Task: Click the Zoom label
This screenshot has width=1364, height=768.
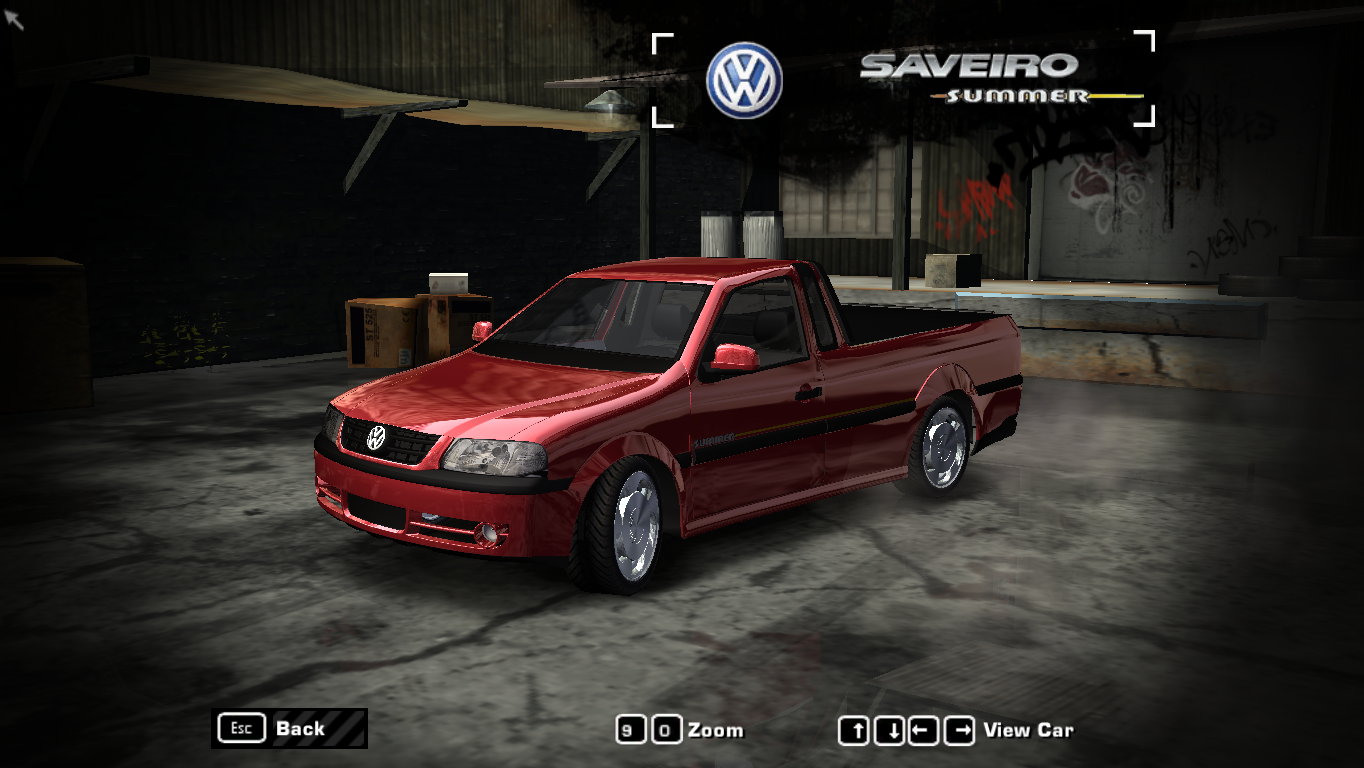Action: 716,730
